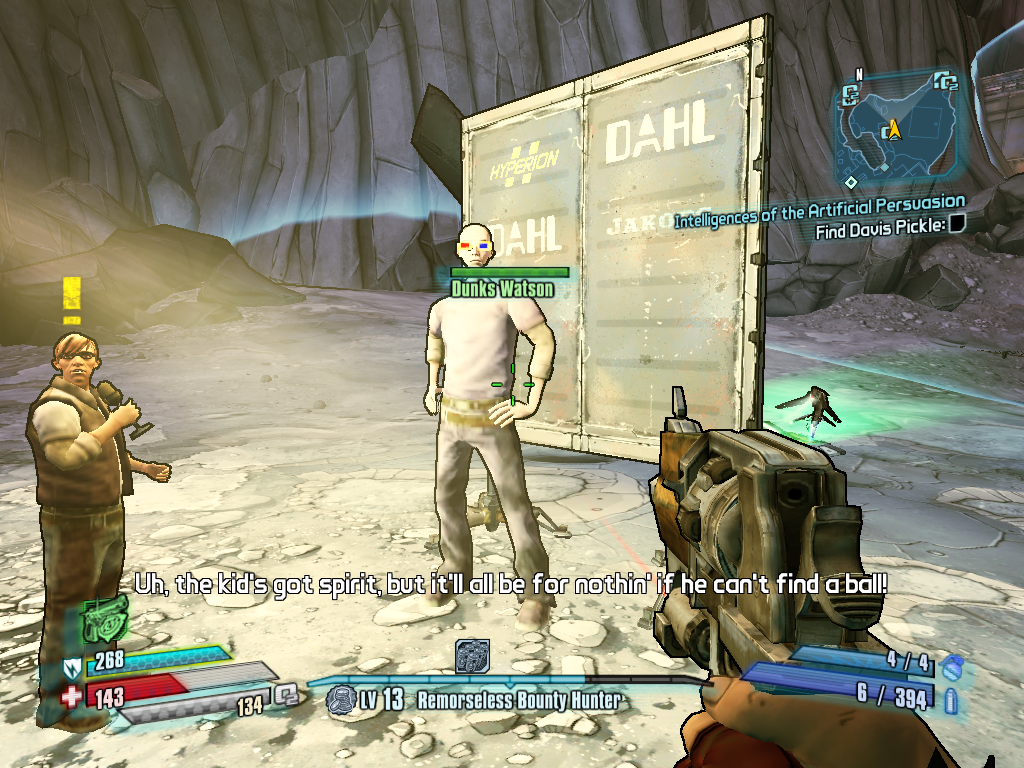The image size is (1024, 768).
Task: Click the action skill icon above the XP bar
Action: tap(472, 656)
